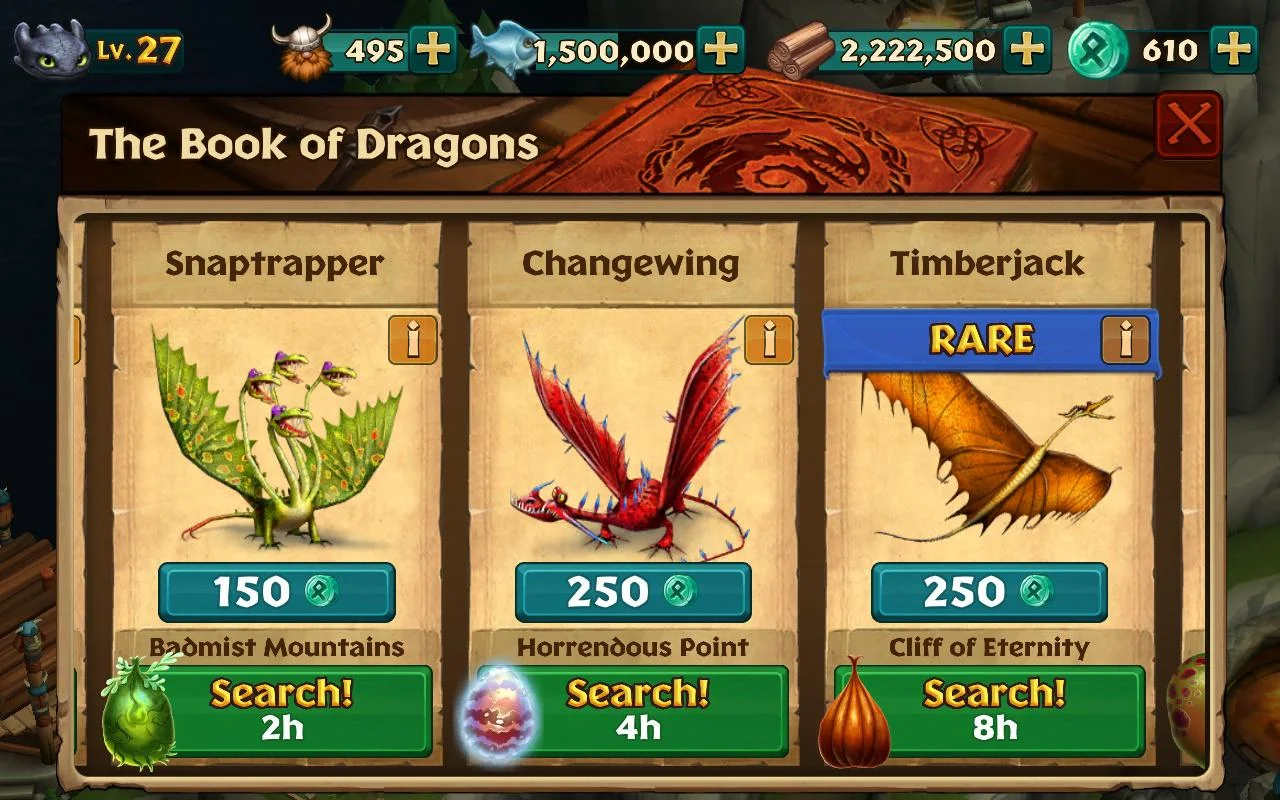Open the Changewing info icon
1280x800 pixels.
pos(767,341)
